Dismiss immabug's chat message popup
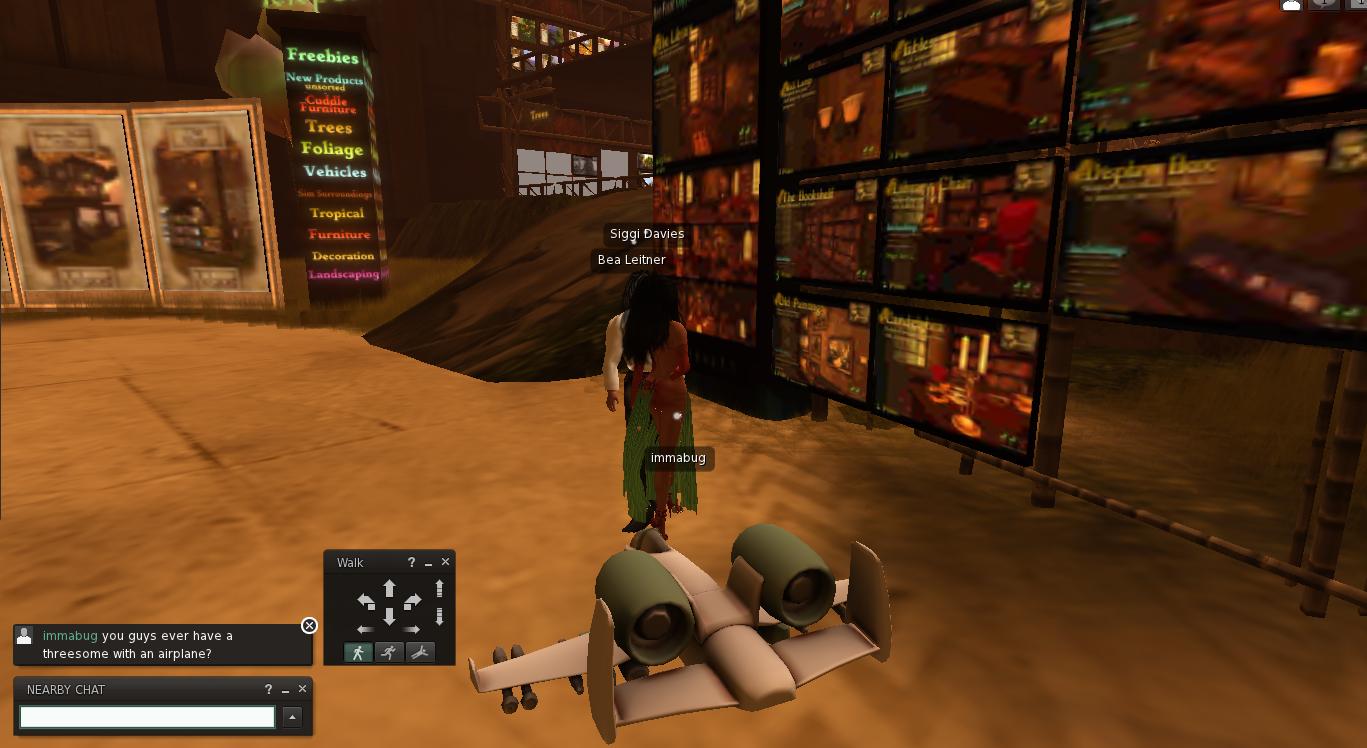This screenshot has width=1367, height=748. click(x=309, y=625)
